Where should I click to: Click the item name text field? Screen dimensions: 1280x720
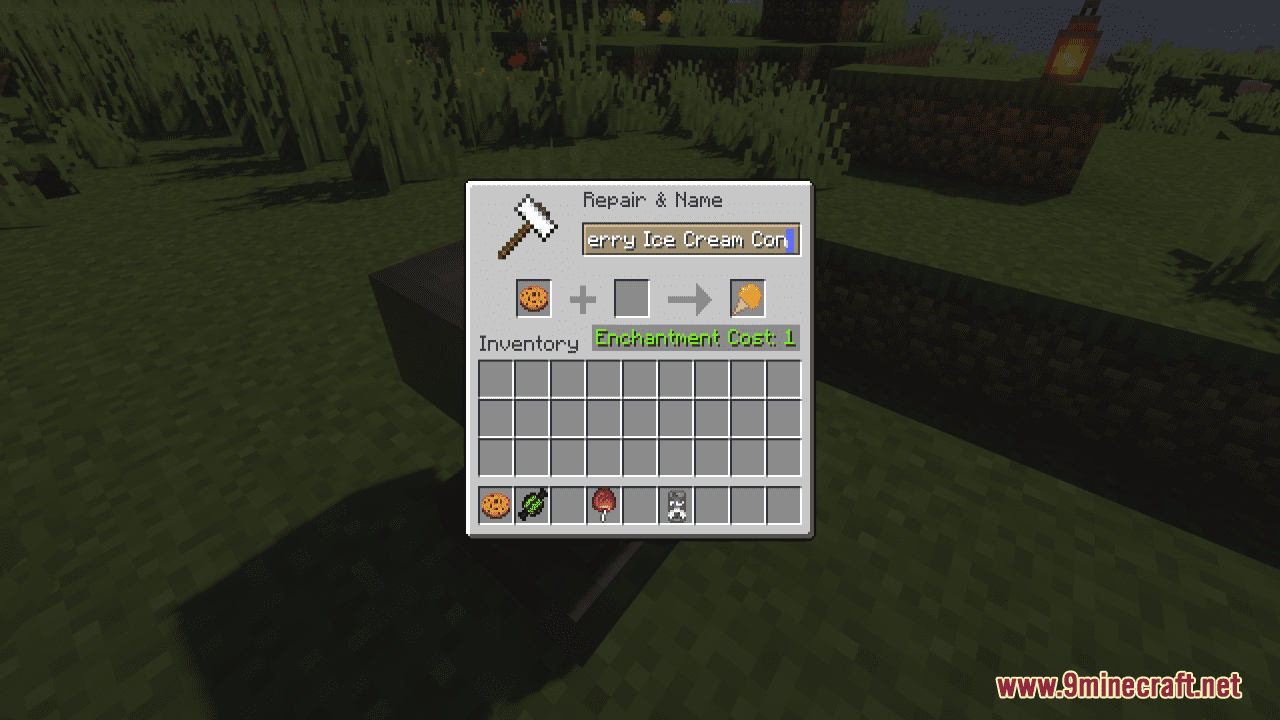pyautogui.click(x=690, y=239)
